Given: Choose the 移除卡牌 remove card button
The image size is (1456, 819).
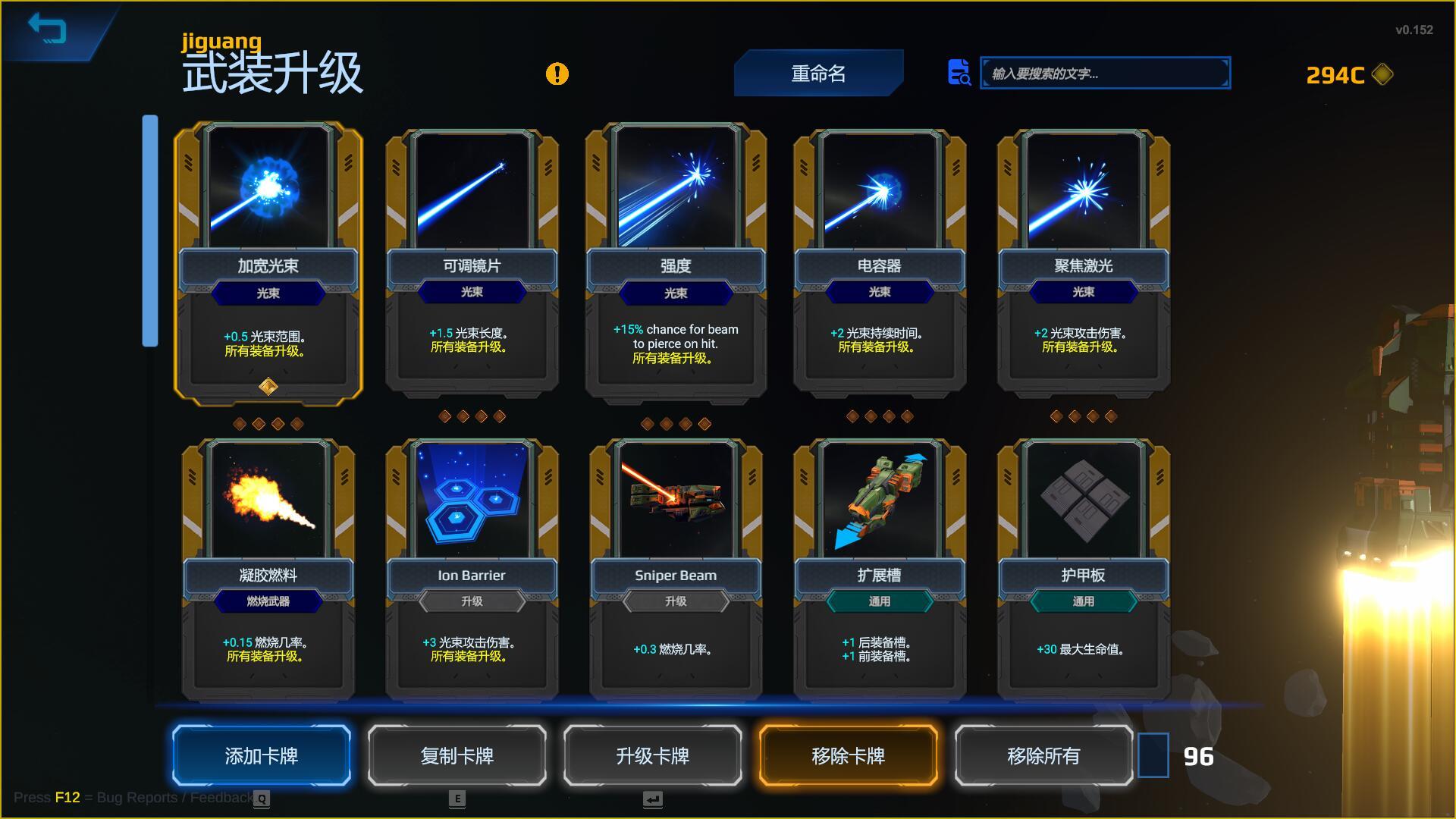Looking at the screenshot, I should coord(848,755).
